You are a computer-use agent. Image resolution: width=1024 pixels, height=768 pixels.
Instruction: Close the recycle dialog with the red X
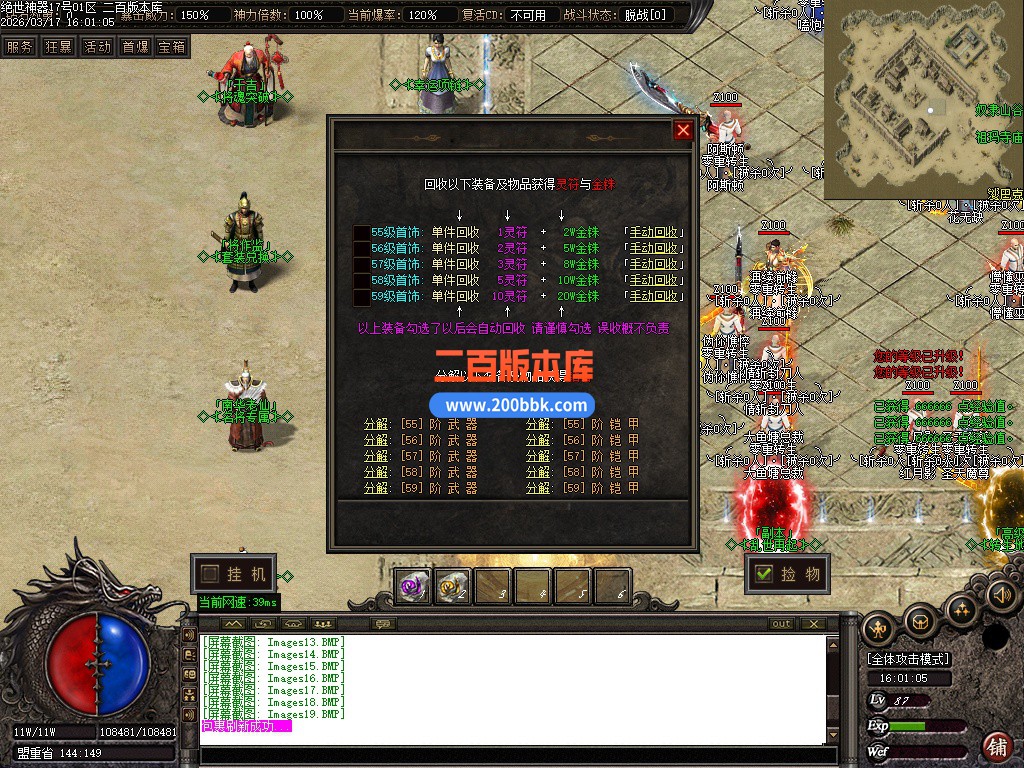click(x=683, y=131)
